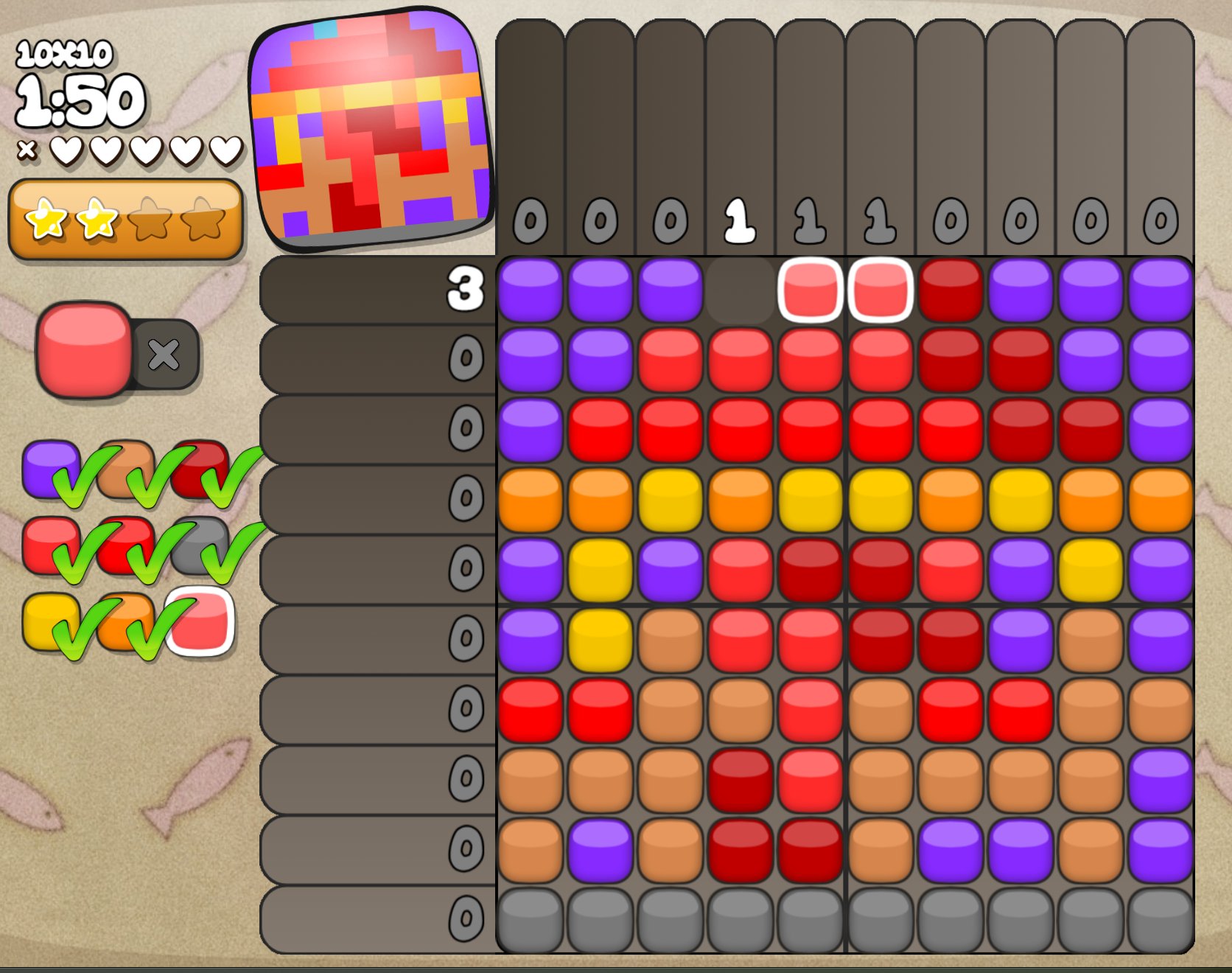Switch to the X mark mode
Viewport: 1232px width, 973px height.
point(164,355)
